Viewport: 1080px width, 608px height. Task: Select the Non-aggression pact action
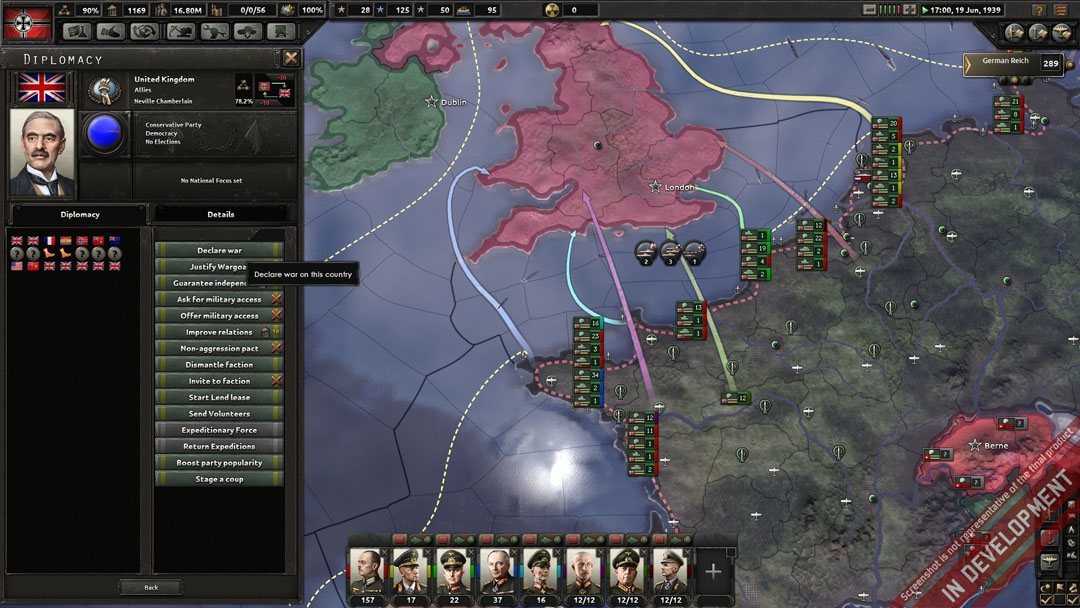219,348
